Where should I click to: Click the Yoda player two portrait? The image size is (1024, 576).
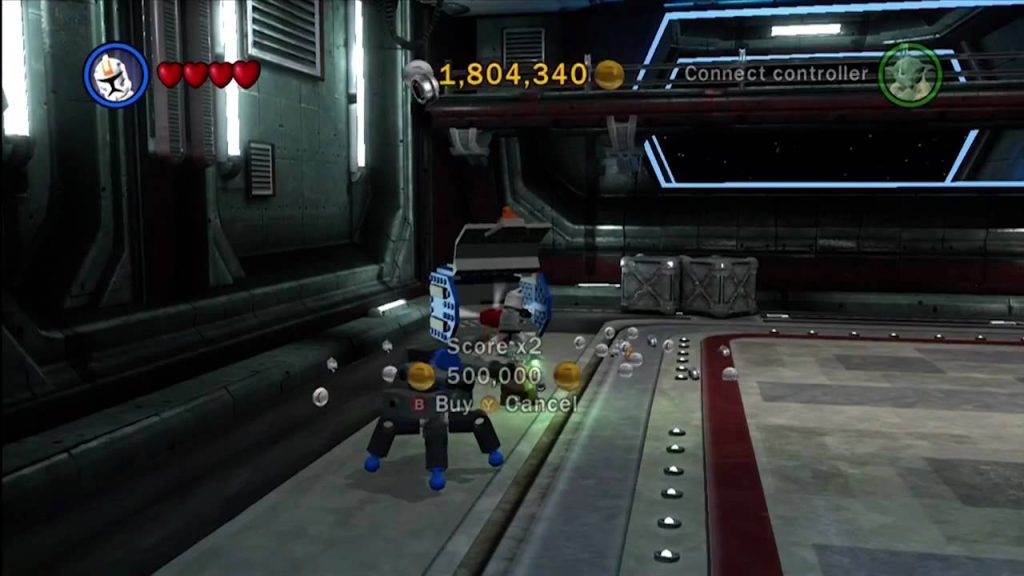point(909,75)
